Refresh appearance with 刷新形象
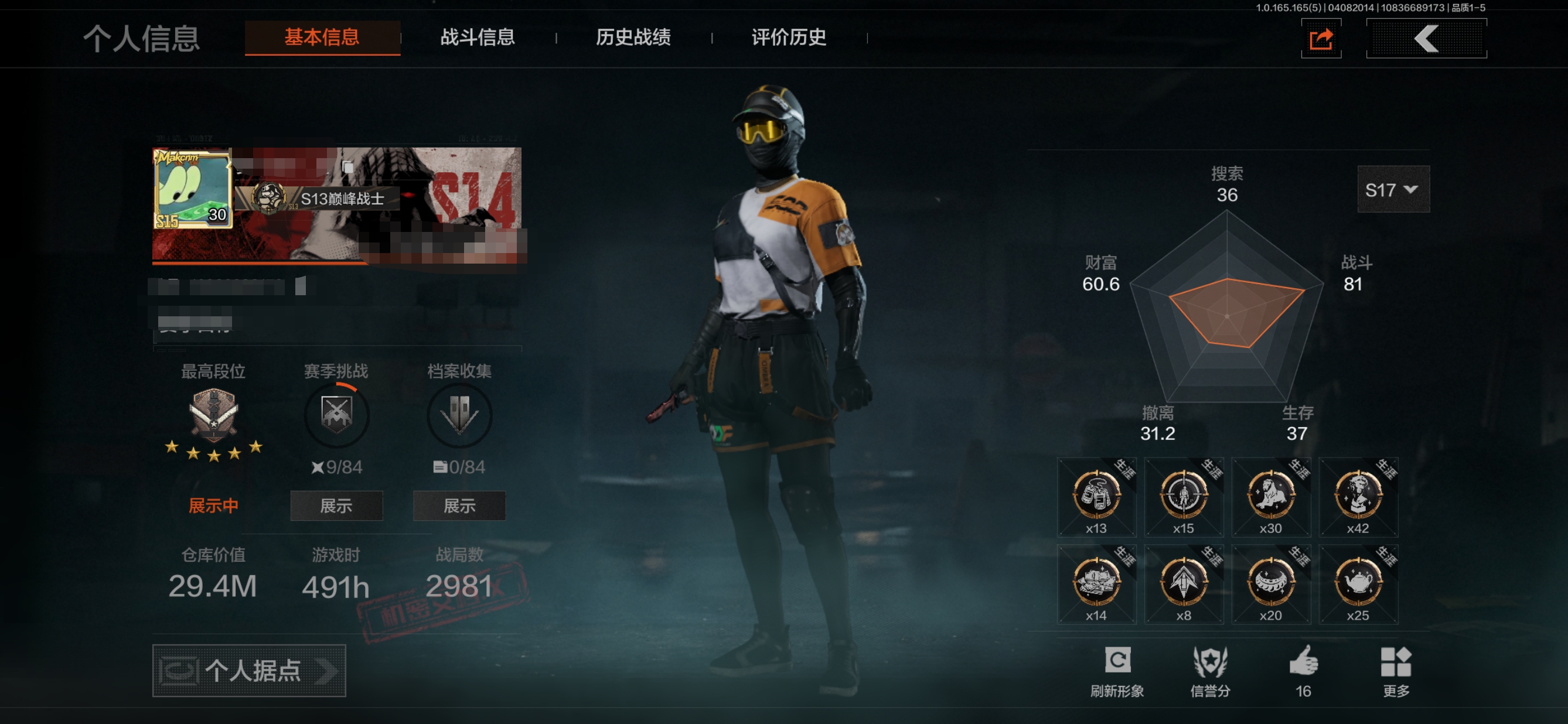 click(1117, 672)
